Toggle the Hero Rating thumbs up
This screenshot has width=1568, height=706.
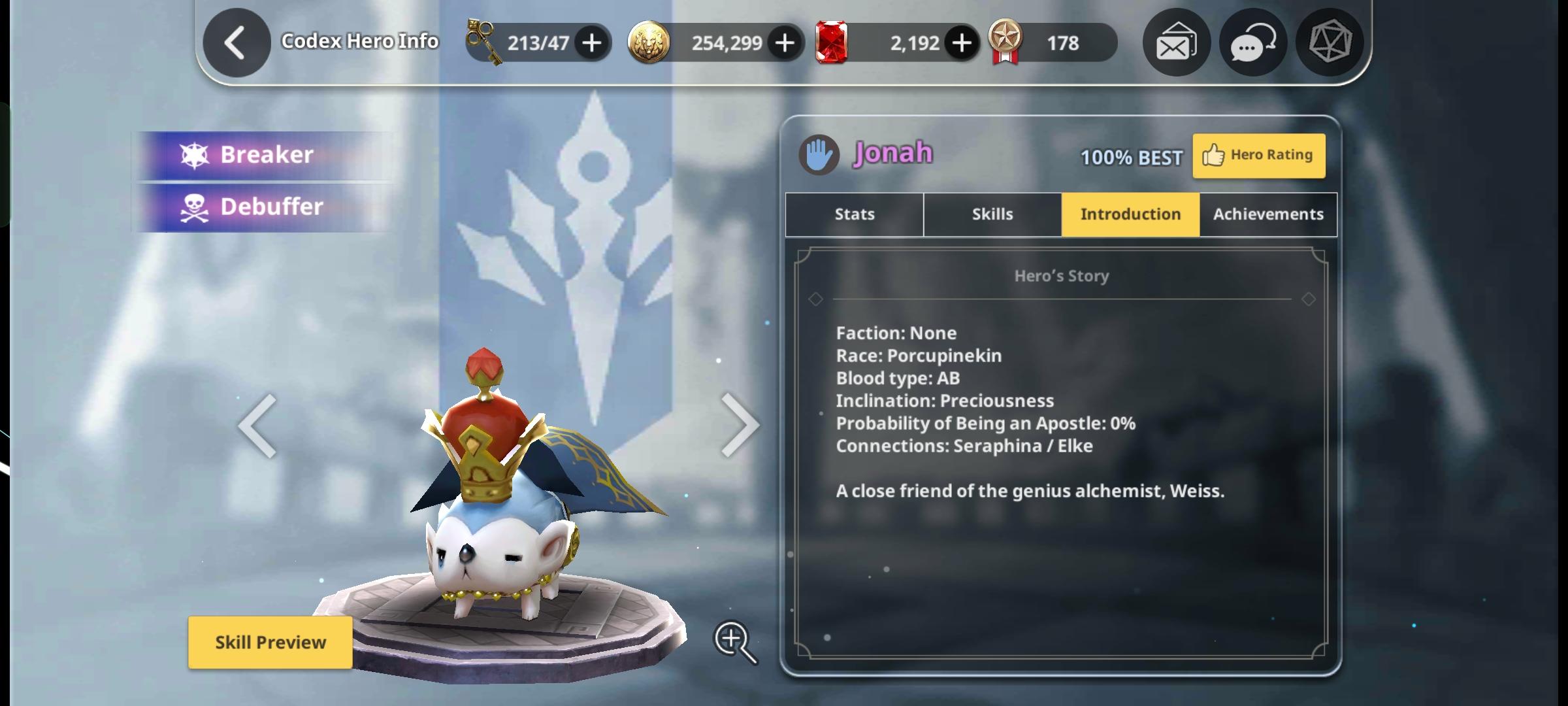pyautogui.click(x=1258, y=155)
